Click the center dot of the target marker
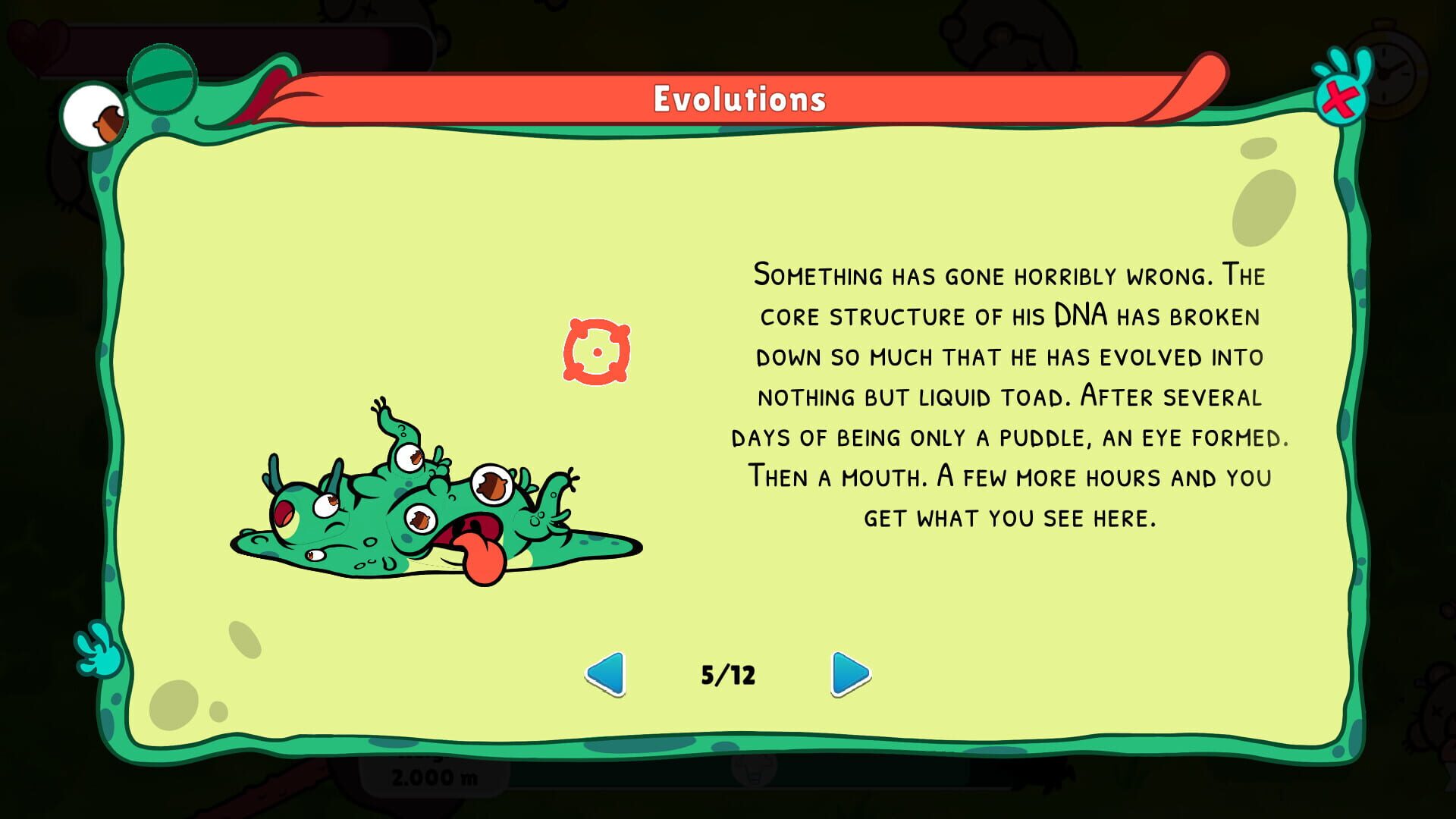 coord(598,353)
